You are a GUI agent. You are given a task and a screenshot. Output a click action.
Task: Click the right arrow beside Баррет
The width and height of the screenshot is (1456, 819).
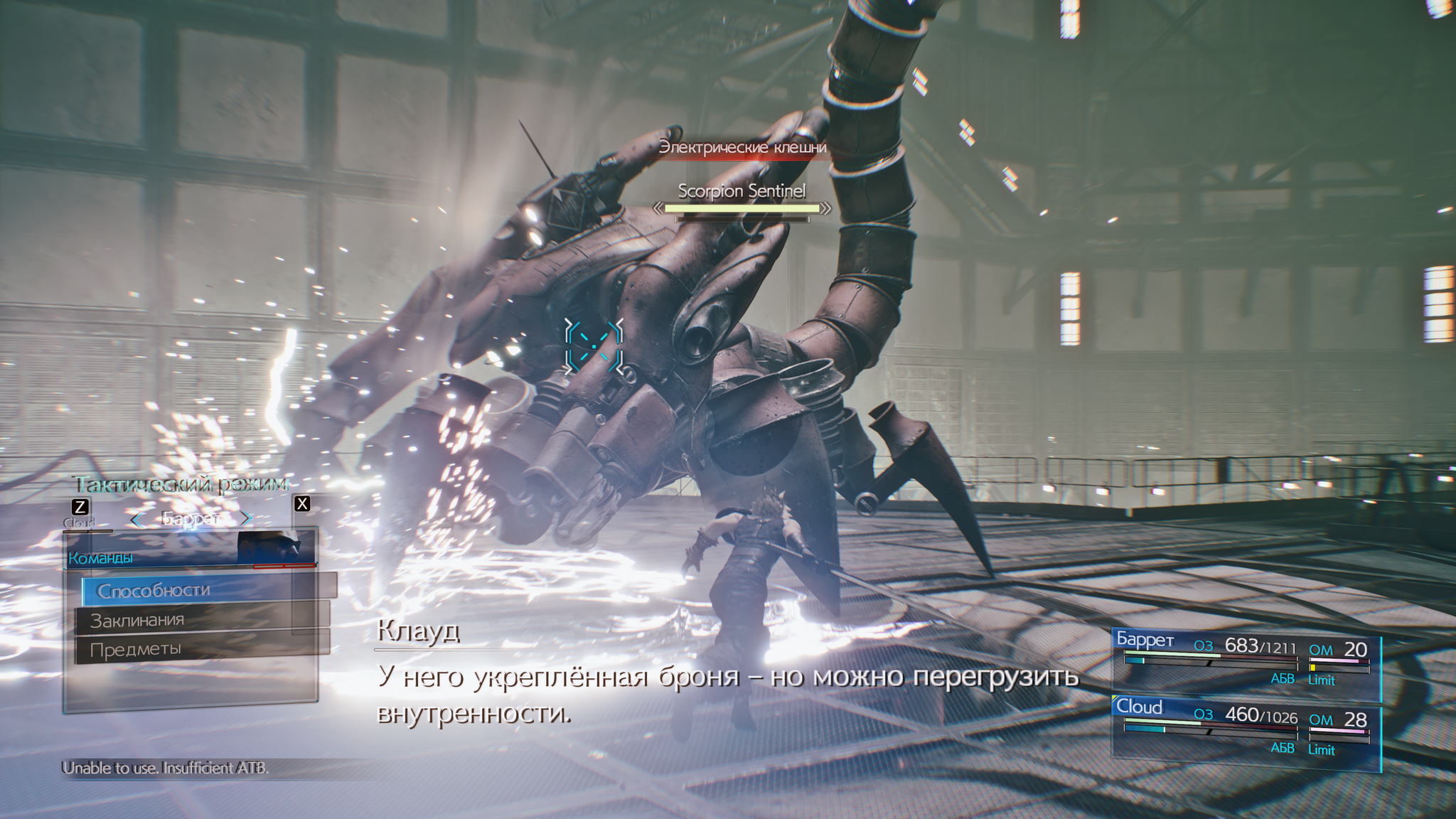[x=246, y=518]
